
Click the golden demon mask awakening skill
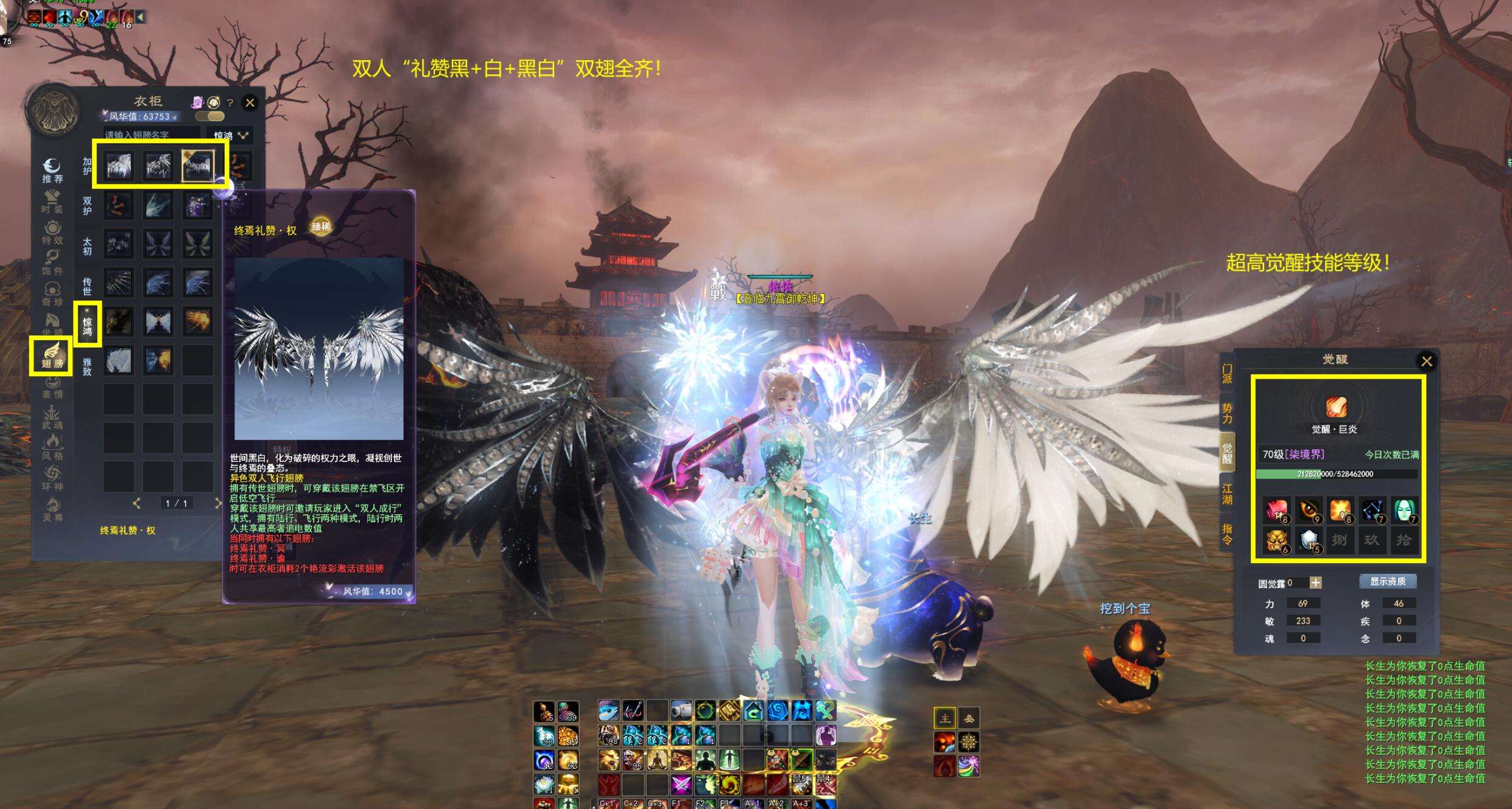[1276, 541]
